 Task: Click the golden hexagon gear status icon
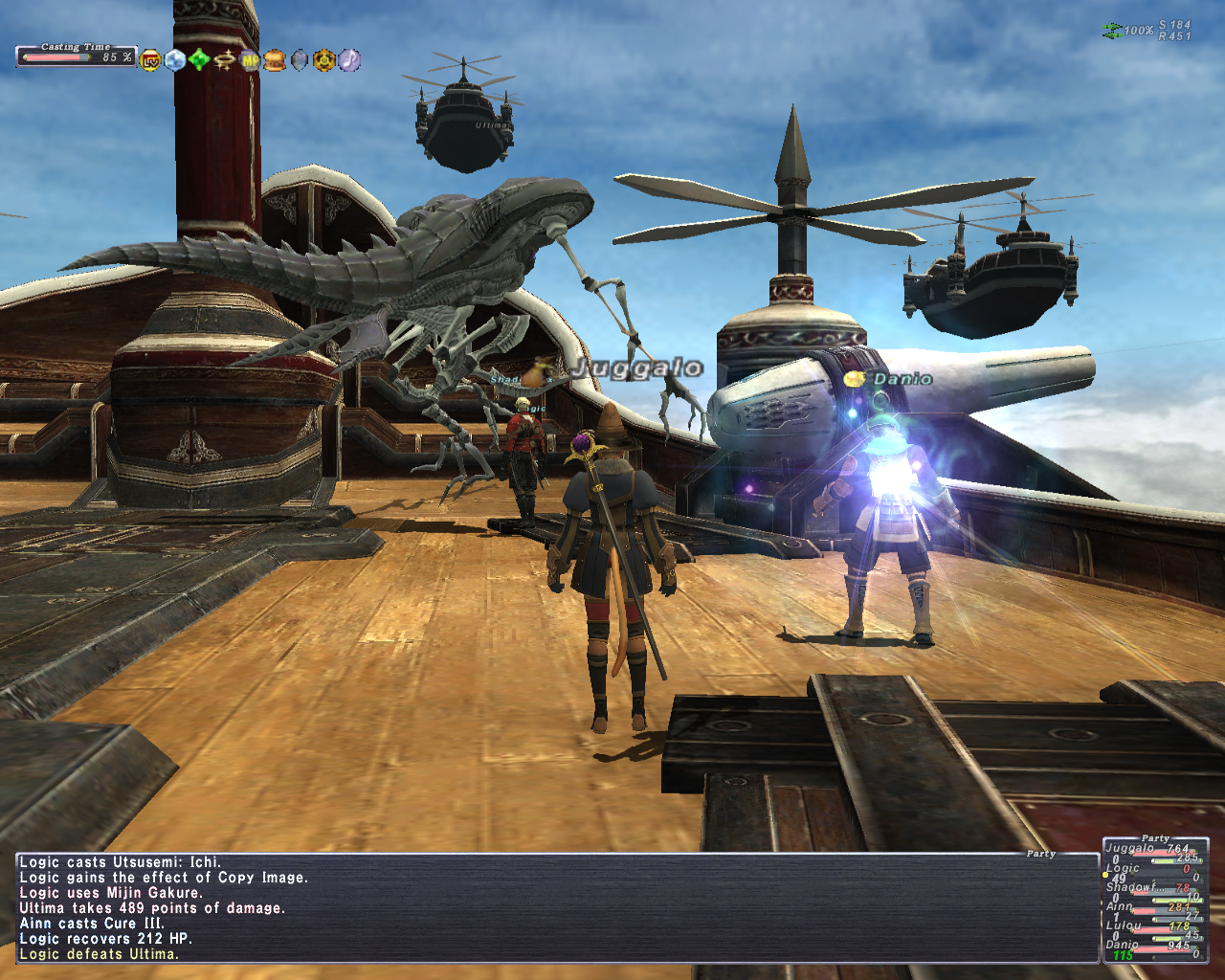[x=324, y=61]
